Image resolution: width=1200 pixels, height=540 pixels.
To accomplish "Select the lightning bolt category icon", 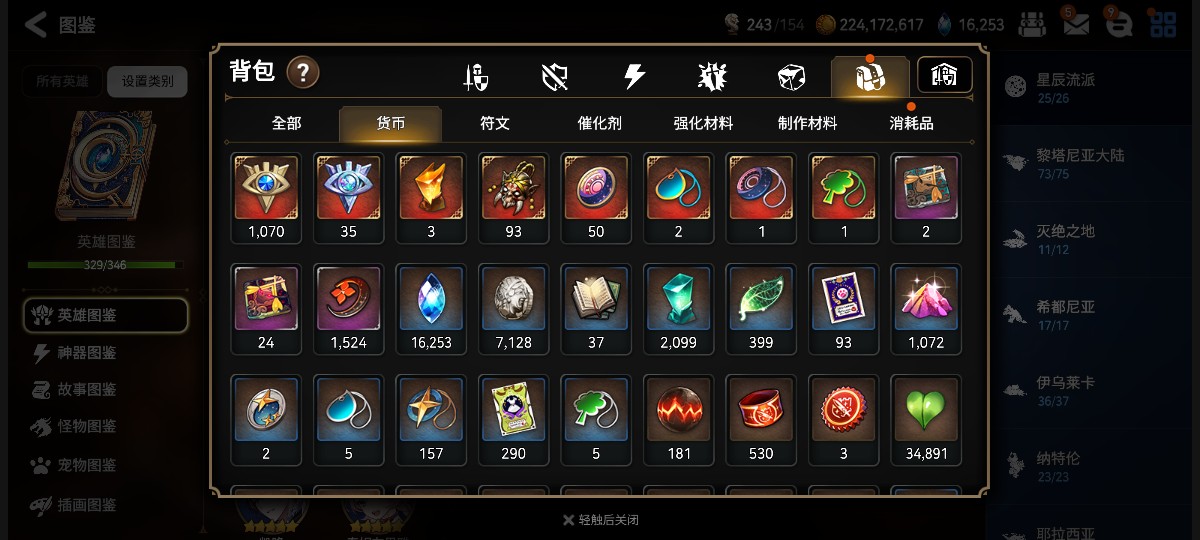I will coord(634,76).
